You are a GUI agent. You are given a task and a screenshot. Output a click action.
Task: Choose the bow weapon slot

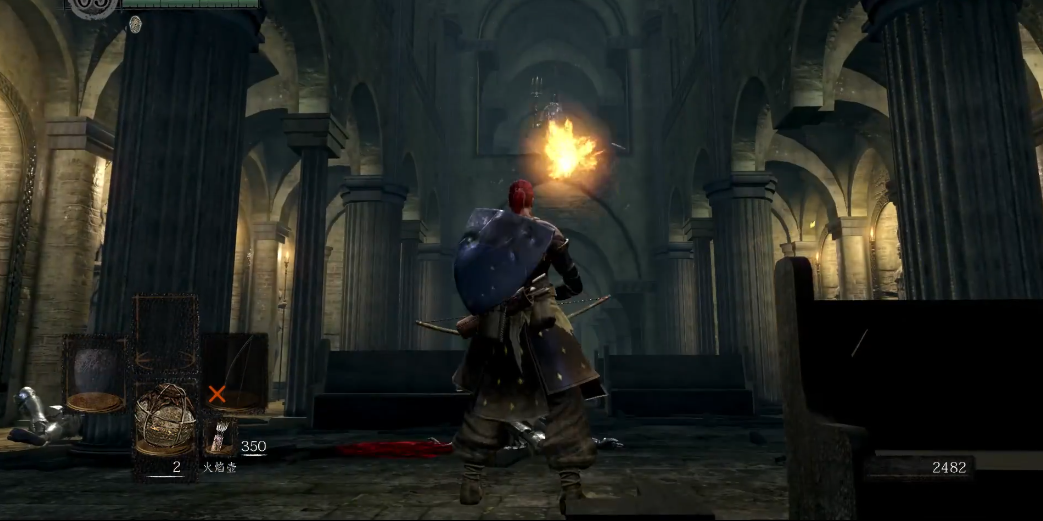236,370
